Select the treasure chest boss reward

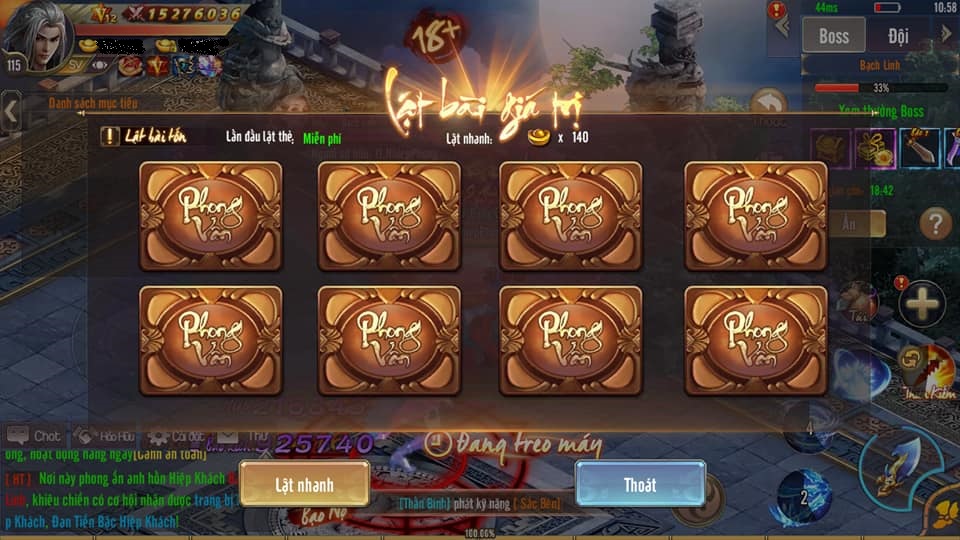click(829, 149)
